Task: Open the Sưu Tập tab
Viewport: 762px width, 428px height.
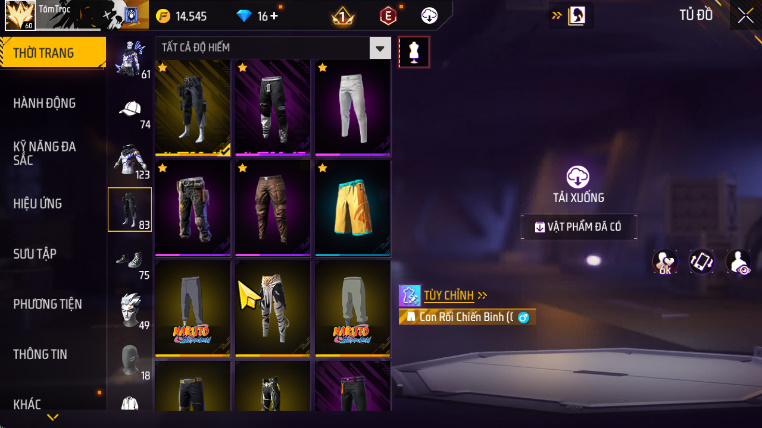Action: point(36,253)
